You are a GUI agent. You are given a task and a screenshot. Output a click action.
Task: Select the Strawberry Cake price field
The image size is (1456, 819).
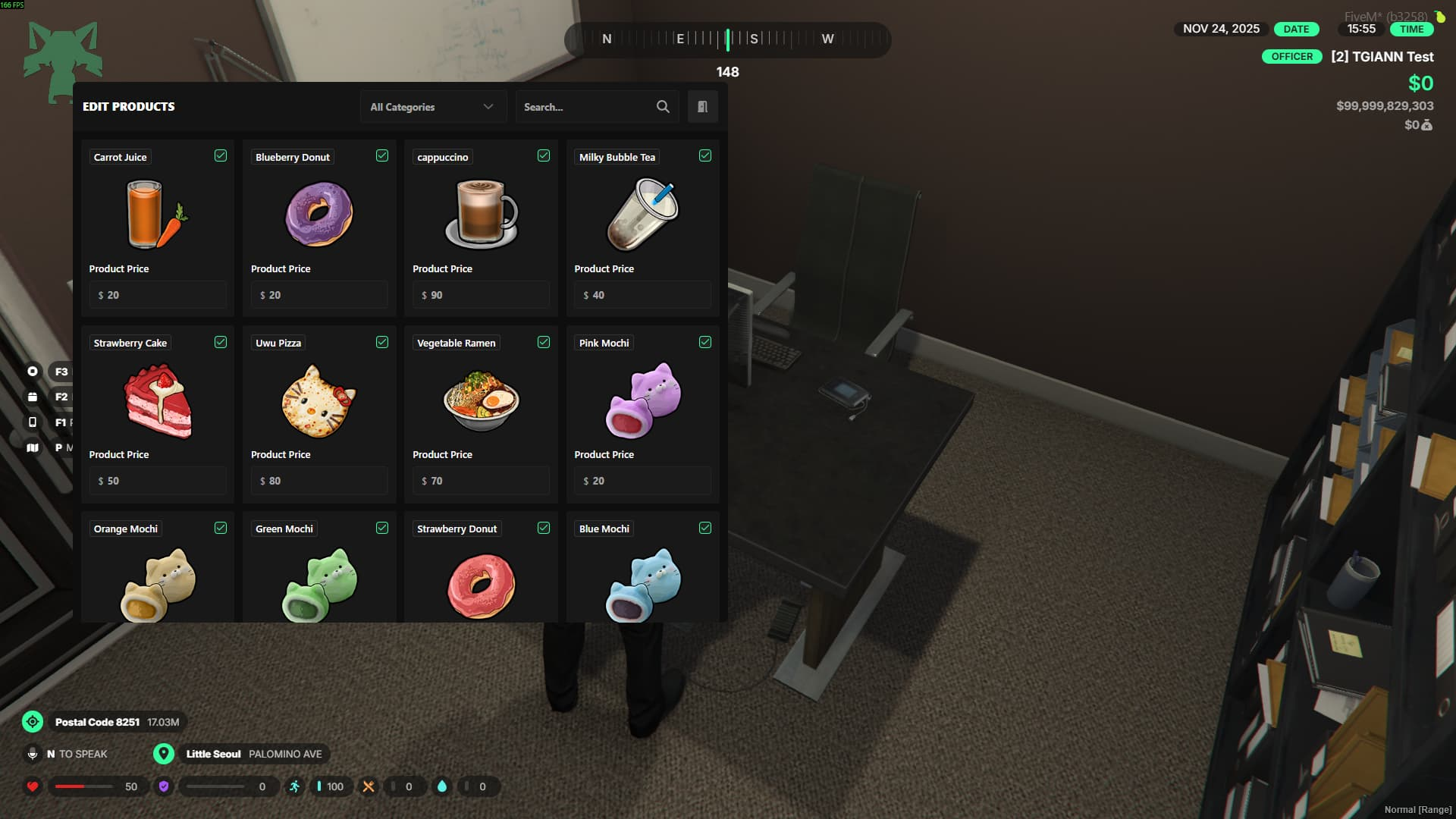tap(158, 481)
